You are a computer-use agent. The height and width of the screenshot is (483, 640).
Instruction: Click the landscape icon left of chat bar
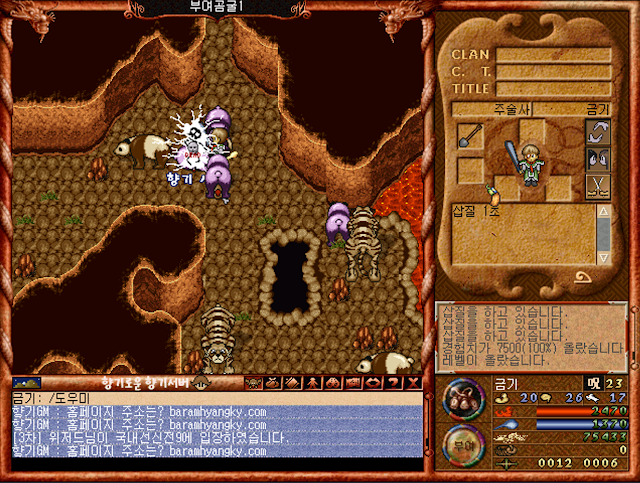pos(27,382)
